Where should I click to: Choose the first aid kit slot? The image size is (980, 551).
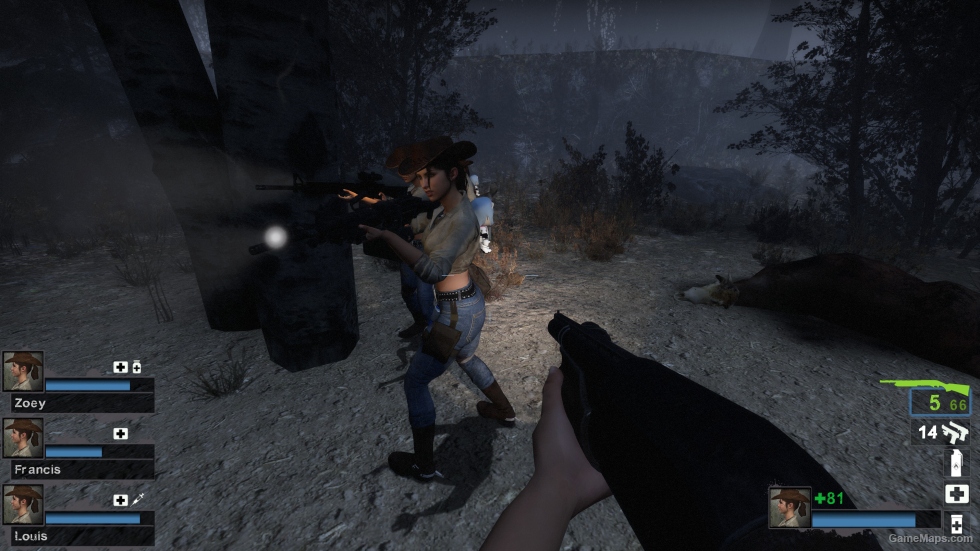(x=956, y=493)
